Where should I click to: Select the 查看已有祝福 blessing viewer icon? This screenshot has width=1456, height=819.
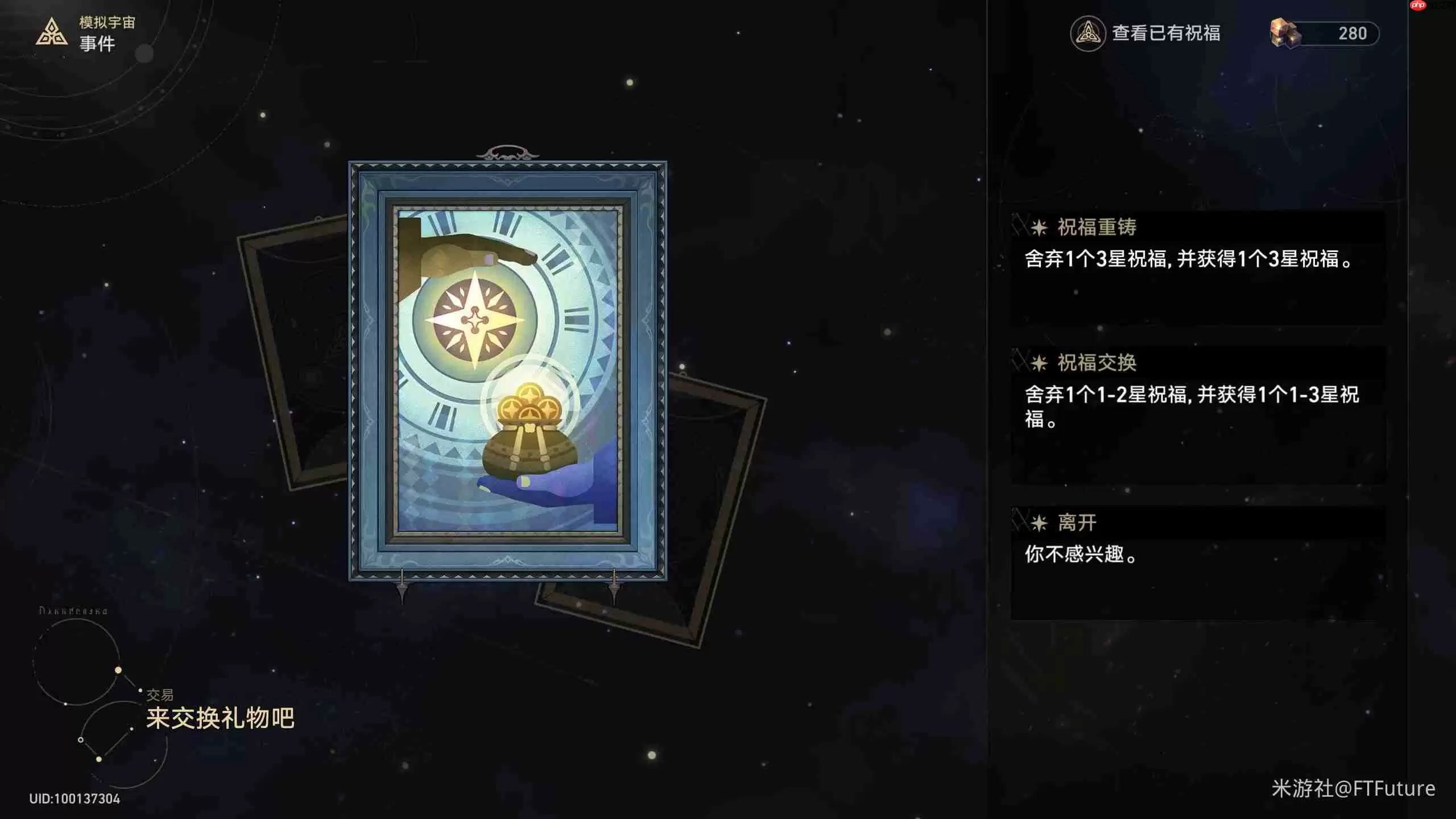pyautogui.click(x=1089, y=34)
